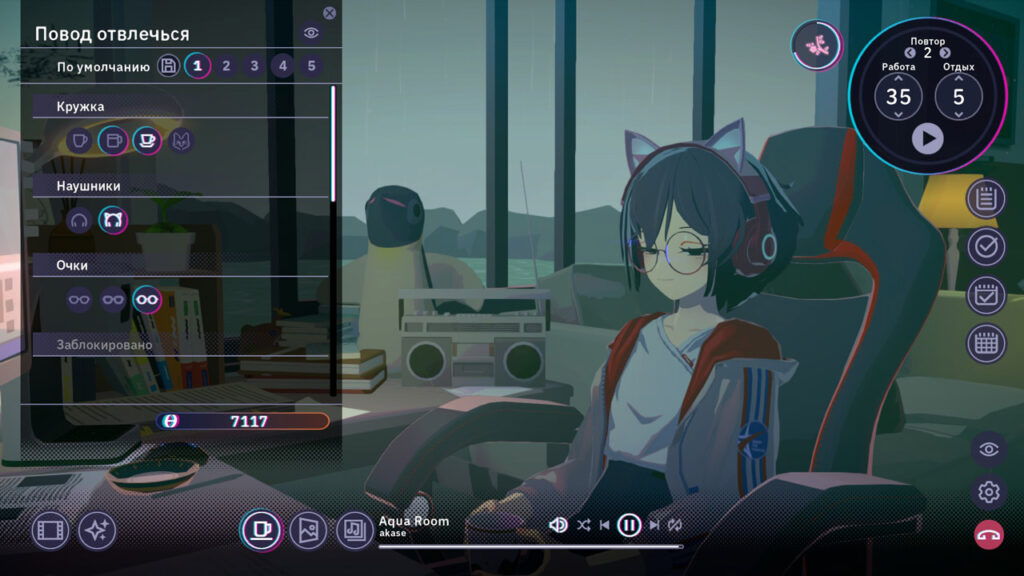Choose the cat-ear headphones option

click(x=113, y=220)
